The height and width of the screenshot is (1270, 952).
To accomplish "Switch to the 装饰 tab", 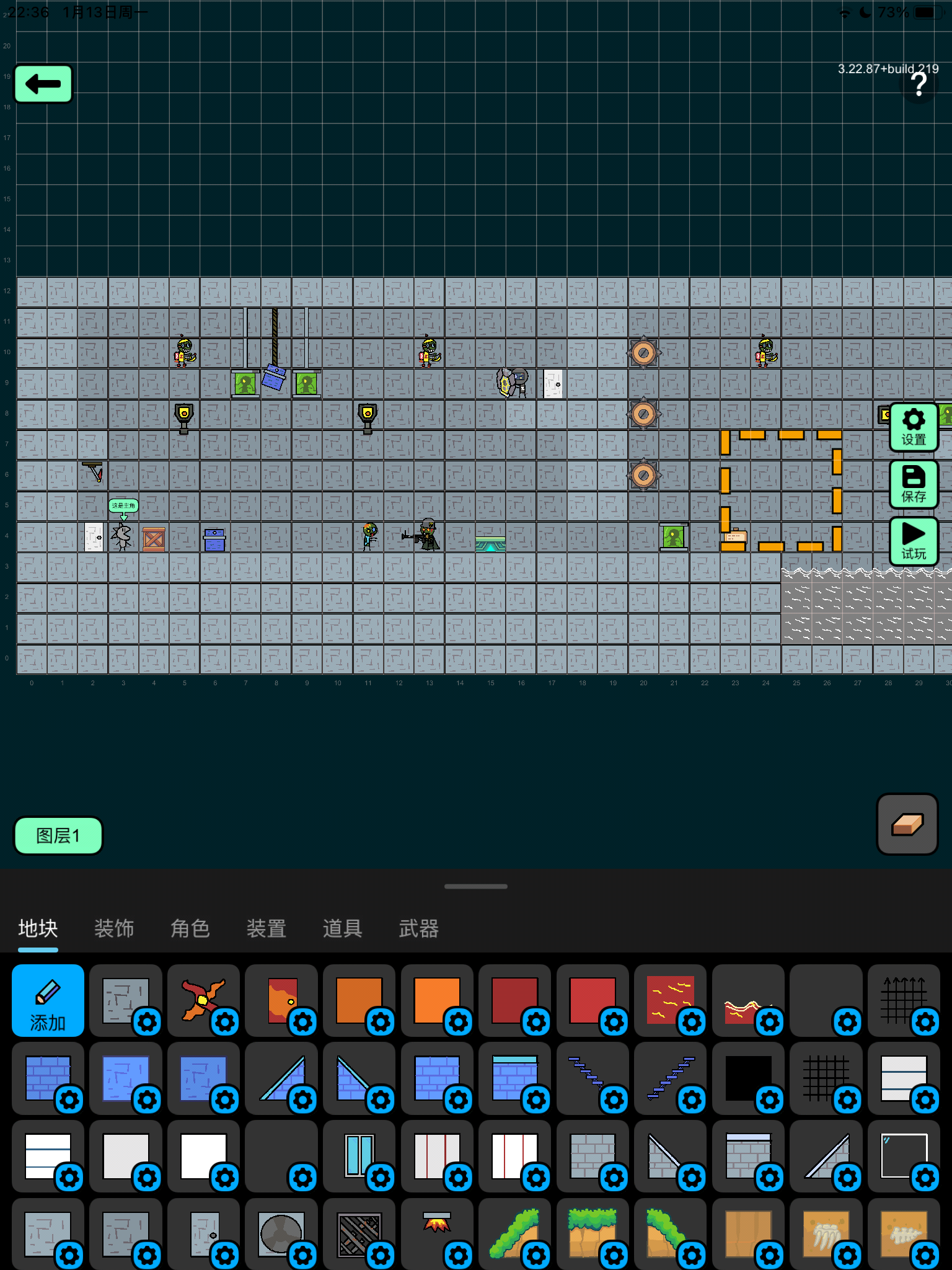I will coord(114,928).
